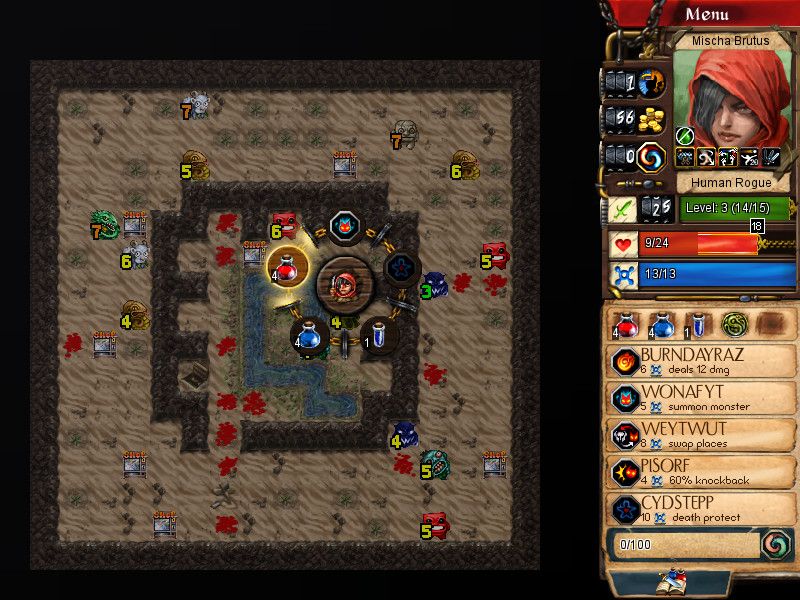Drink the red health potion in side panel
The width and height of the screenshot is (800, 600).
[627, 324]
